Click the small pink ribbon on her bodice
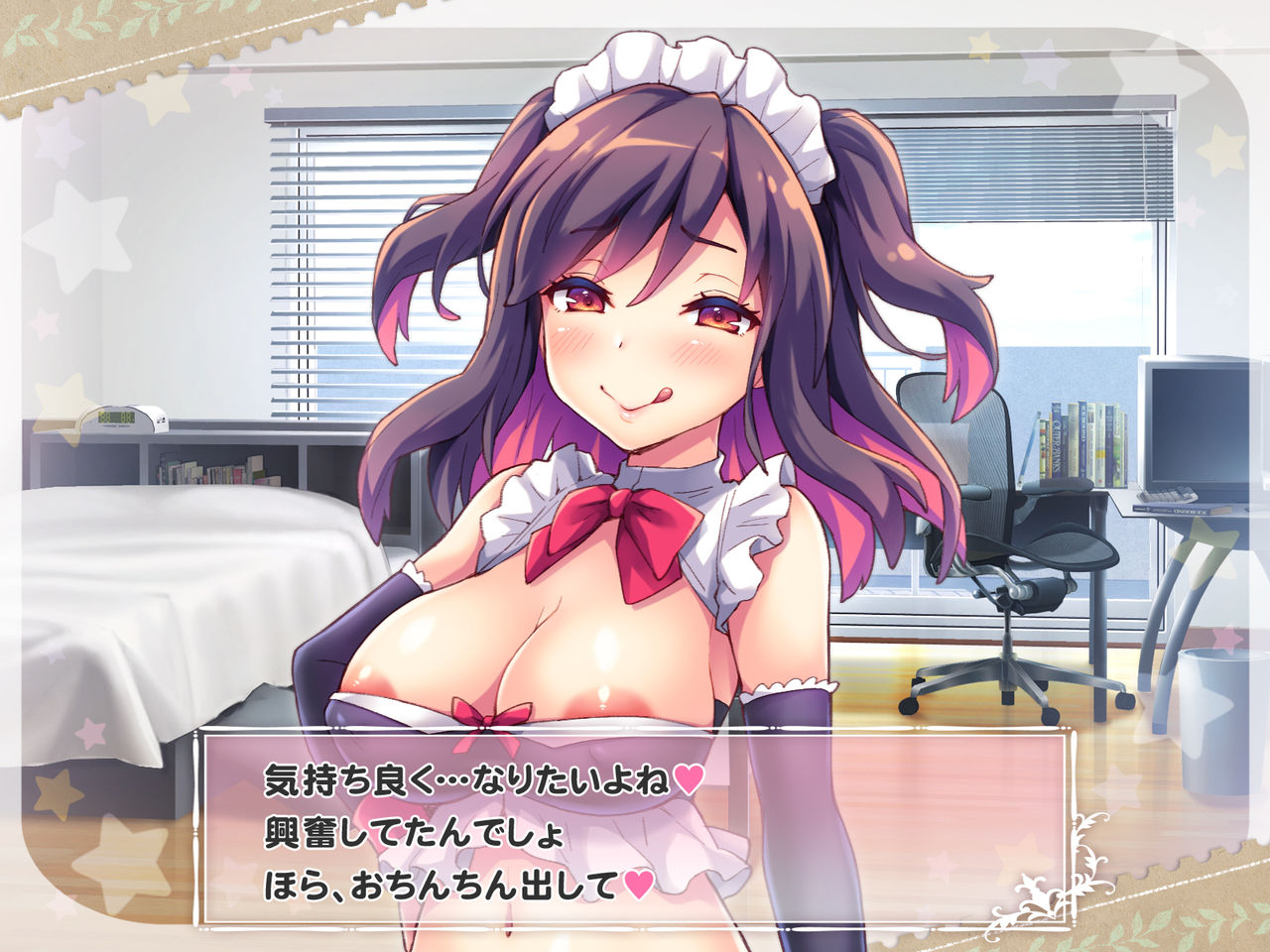Viewport: 1270px width, 952px height. (x=489, y=718)
